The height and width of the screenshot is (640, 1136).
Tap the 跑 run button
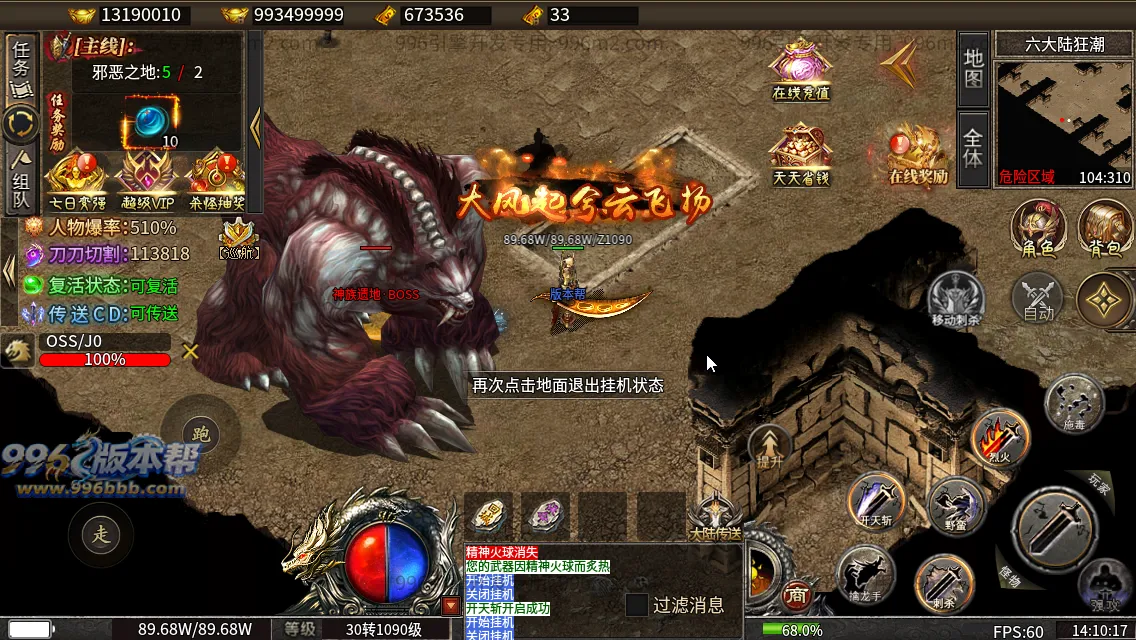coord(201,434)
